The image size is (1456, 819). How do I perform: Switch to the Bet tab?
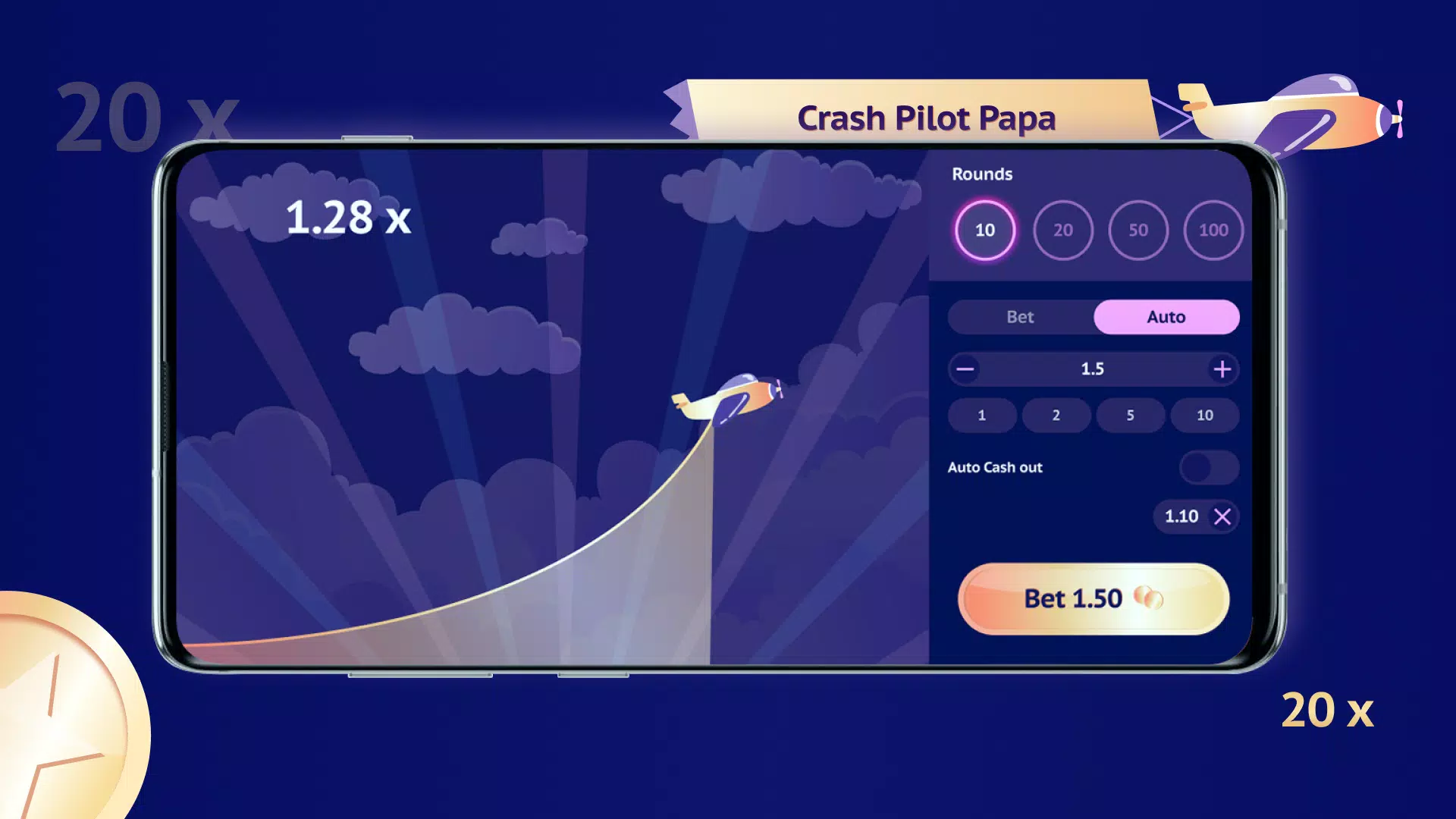[1020, 317]
